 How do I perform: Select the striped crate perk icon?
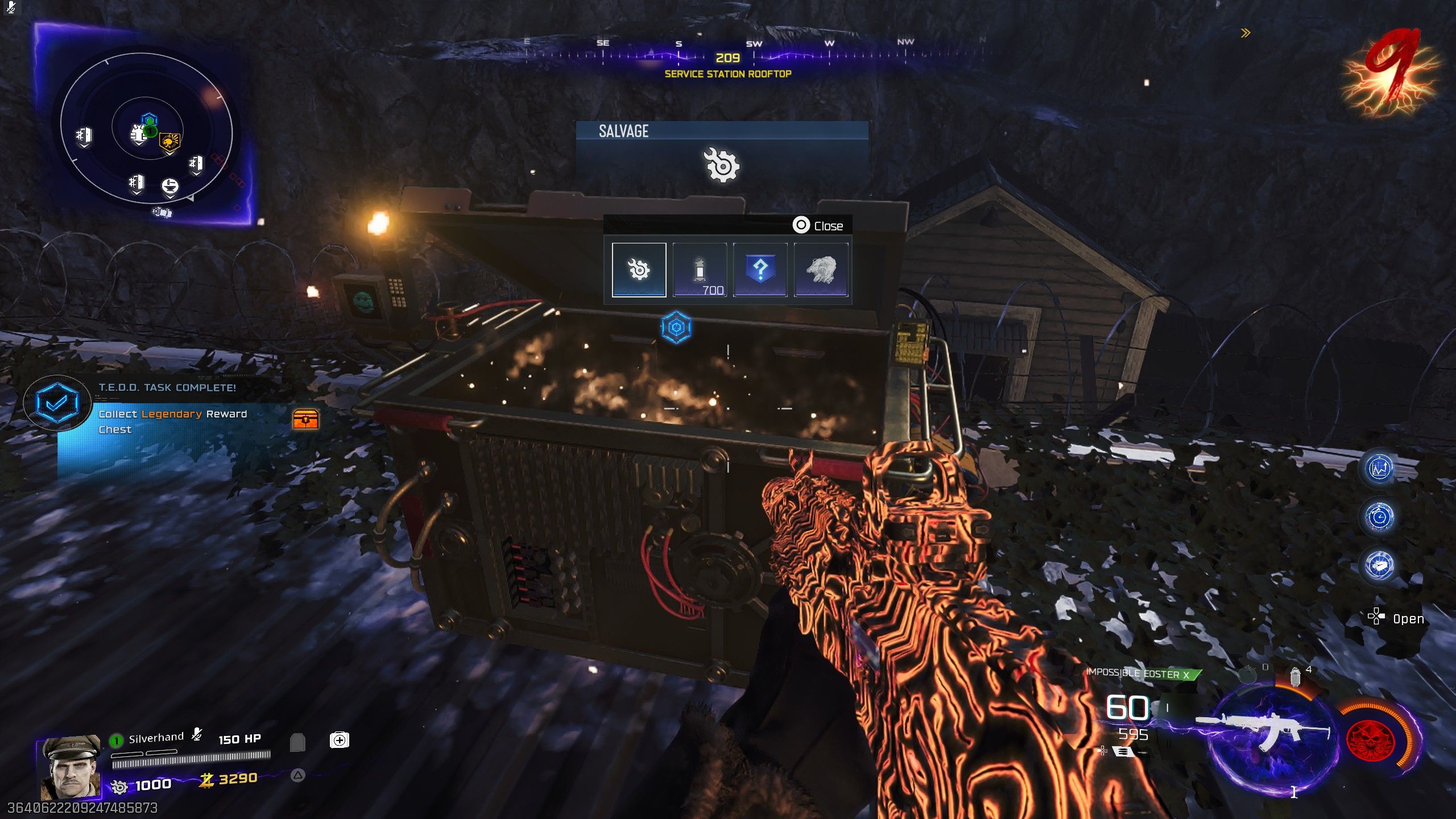(1379, 565)
